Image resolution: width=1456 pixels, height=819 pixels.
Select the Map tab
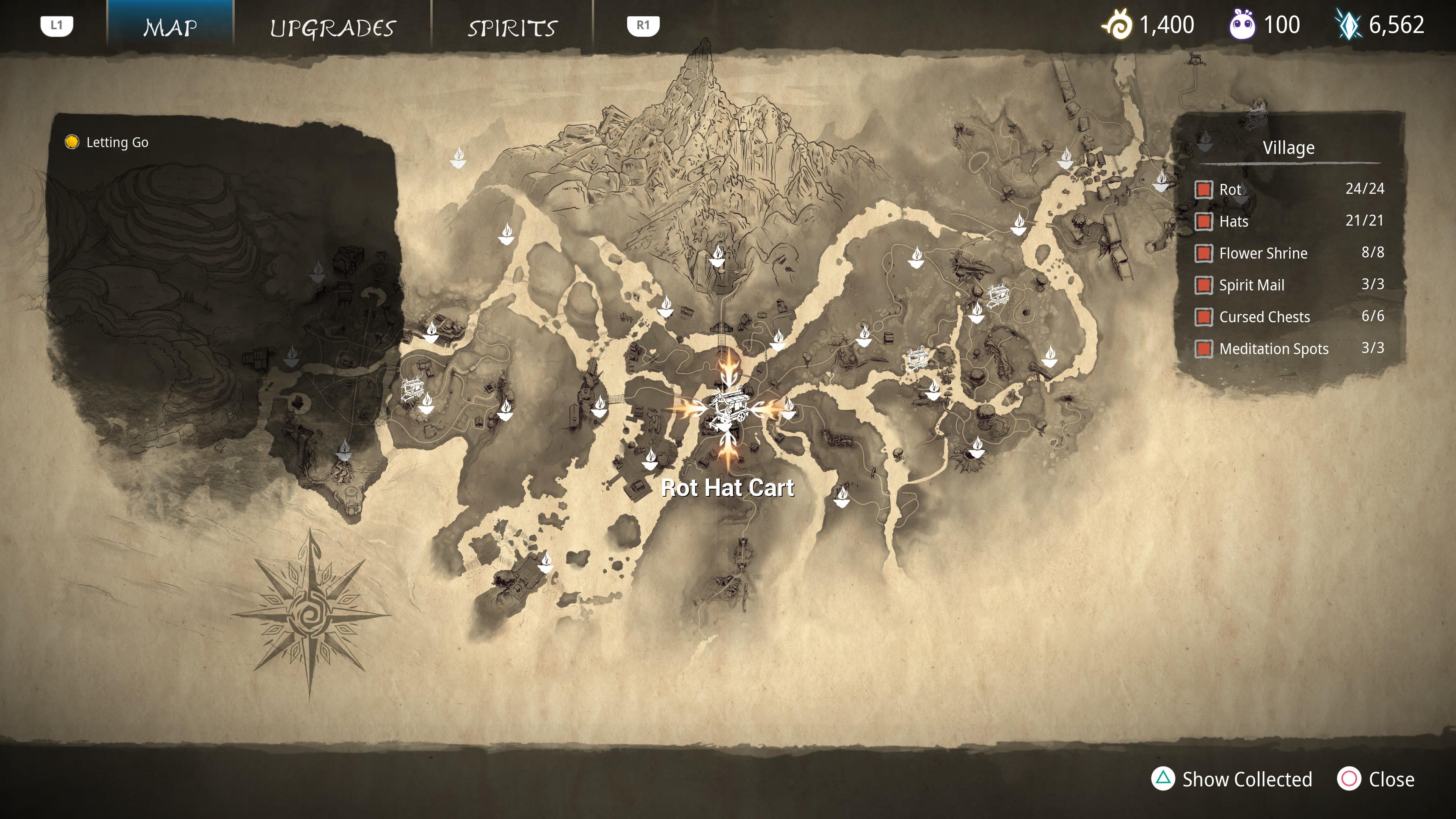[x=170, y=27]
